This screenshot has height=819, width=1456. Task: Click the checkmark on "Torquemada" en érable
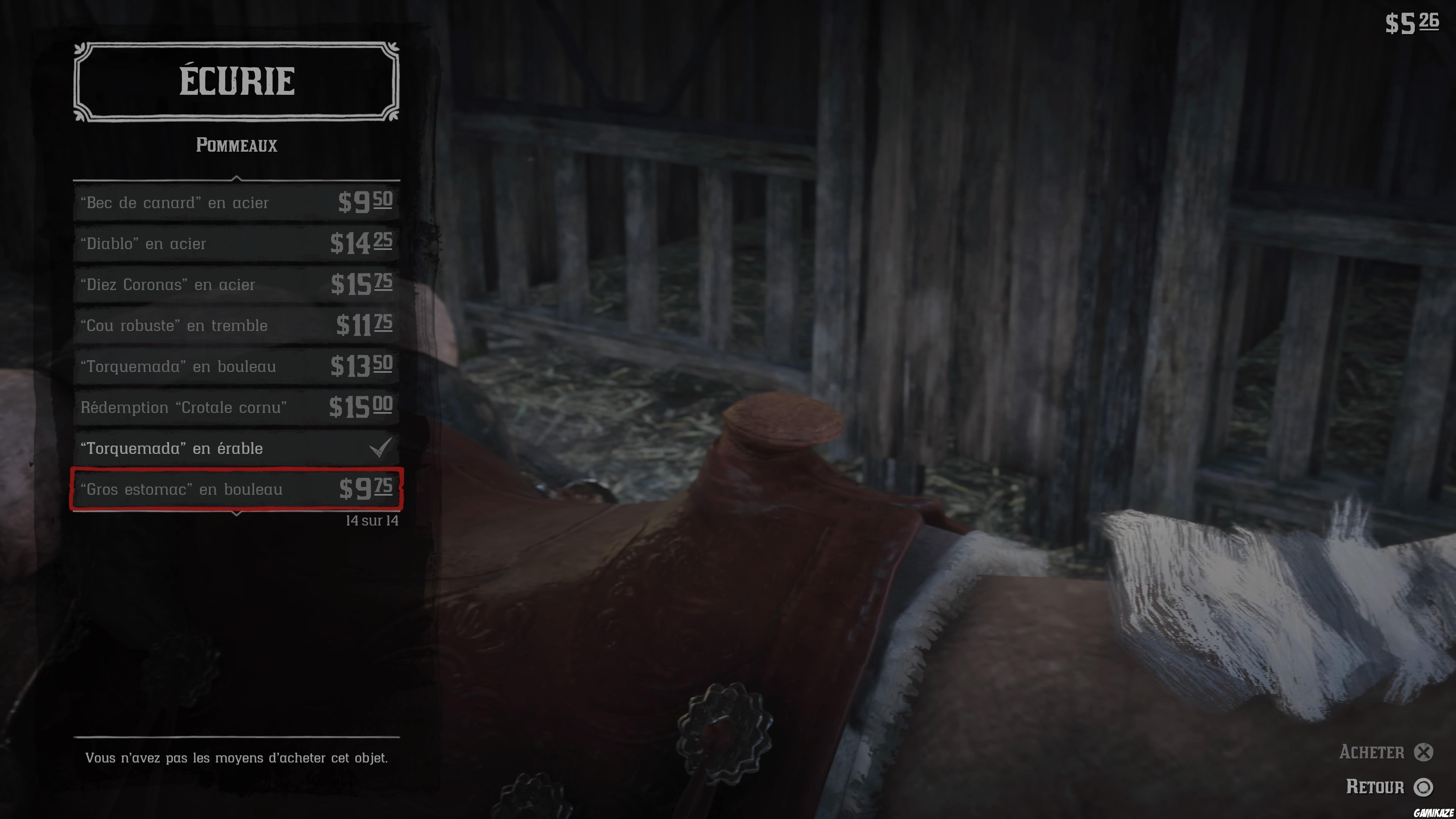(380, 448)
